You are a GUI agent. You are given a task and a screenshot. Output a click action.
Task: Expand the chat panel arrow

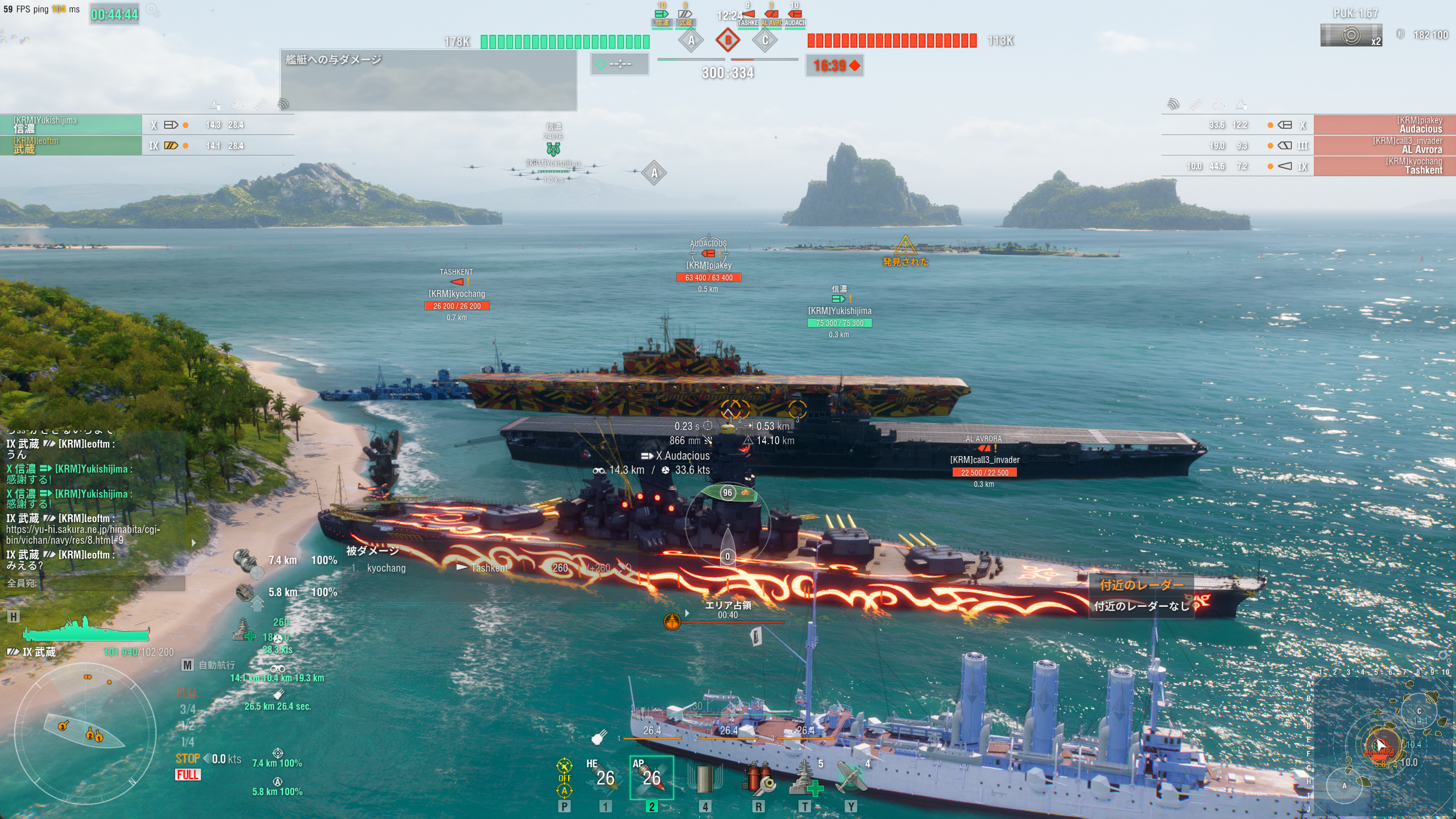[x=194, y=543]
